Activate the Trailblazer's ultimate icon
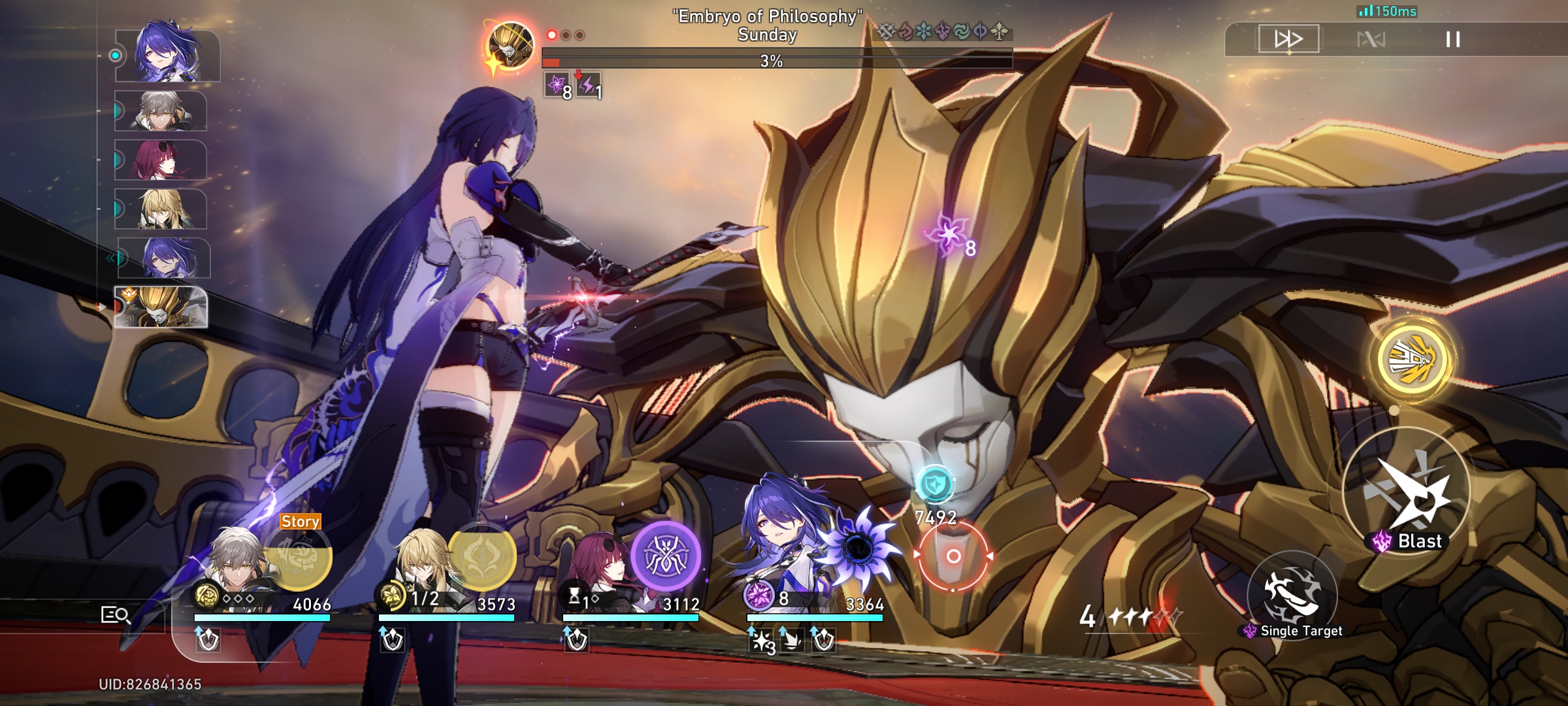This screenshot has height=706, width=1568. [297, 559]
